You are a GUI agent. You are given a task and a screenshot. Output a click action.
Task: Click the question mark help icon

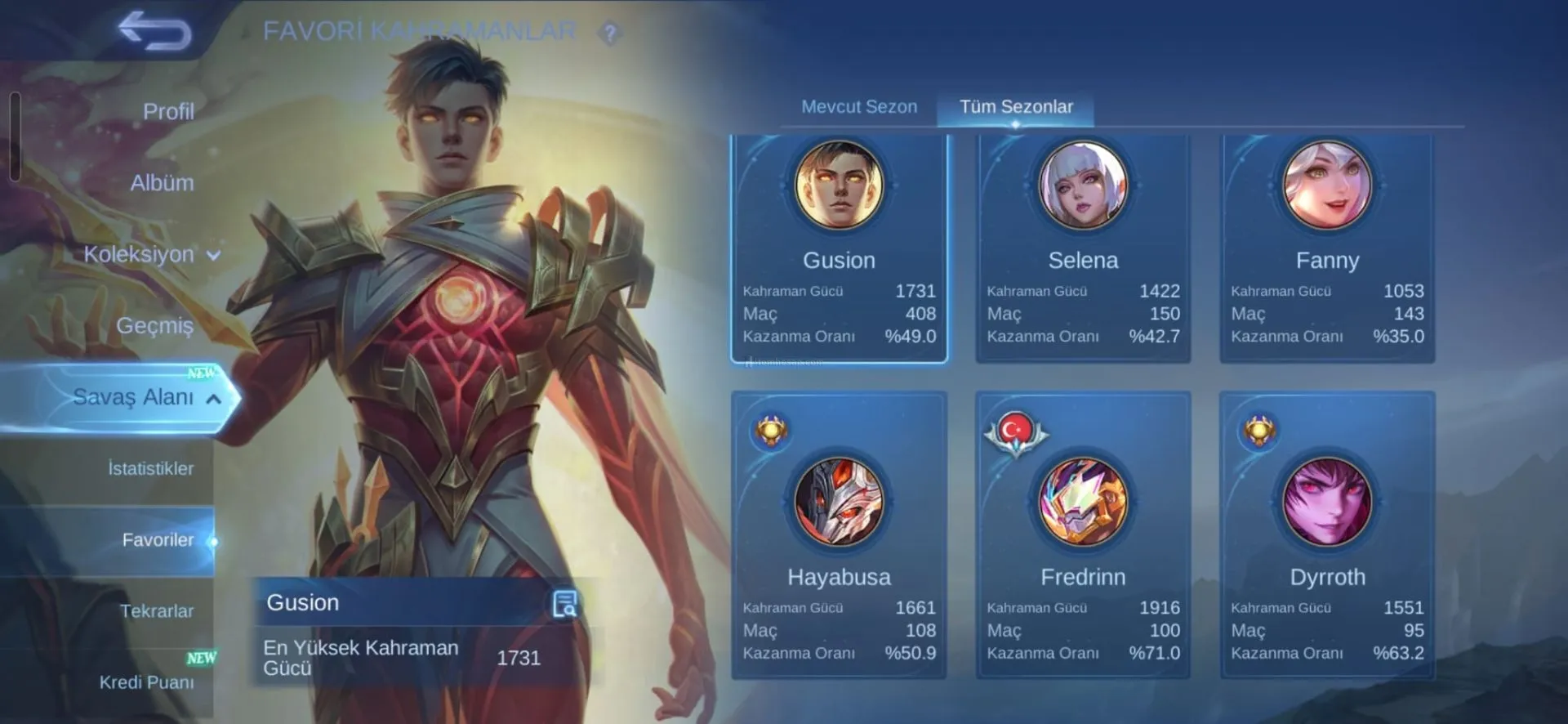pos(609,34)
